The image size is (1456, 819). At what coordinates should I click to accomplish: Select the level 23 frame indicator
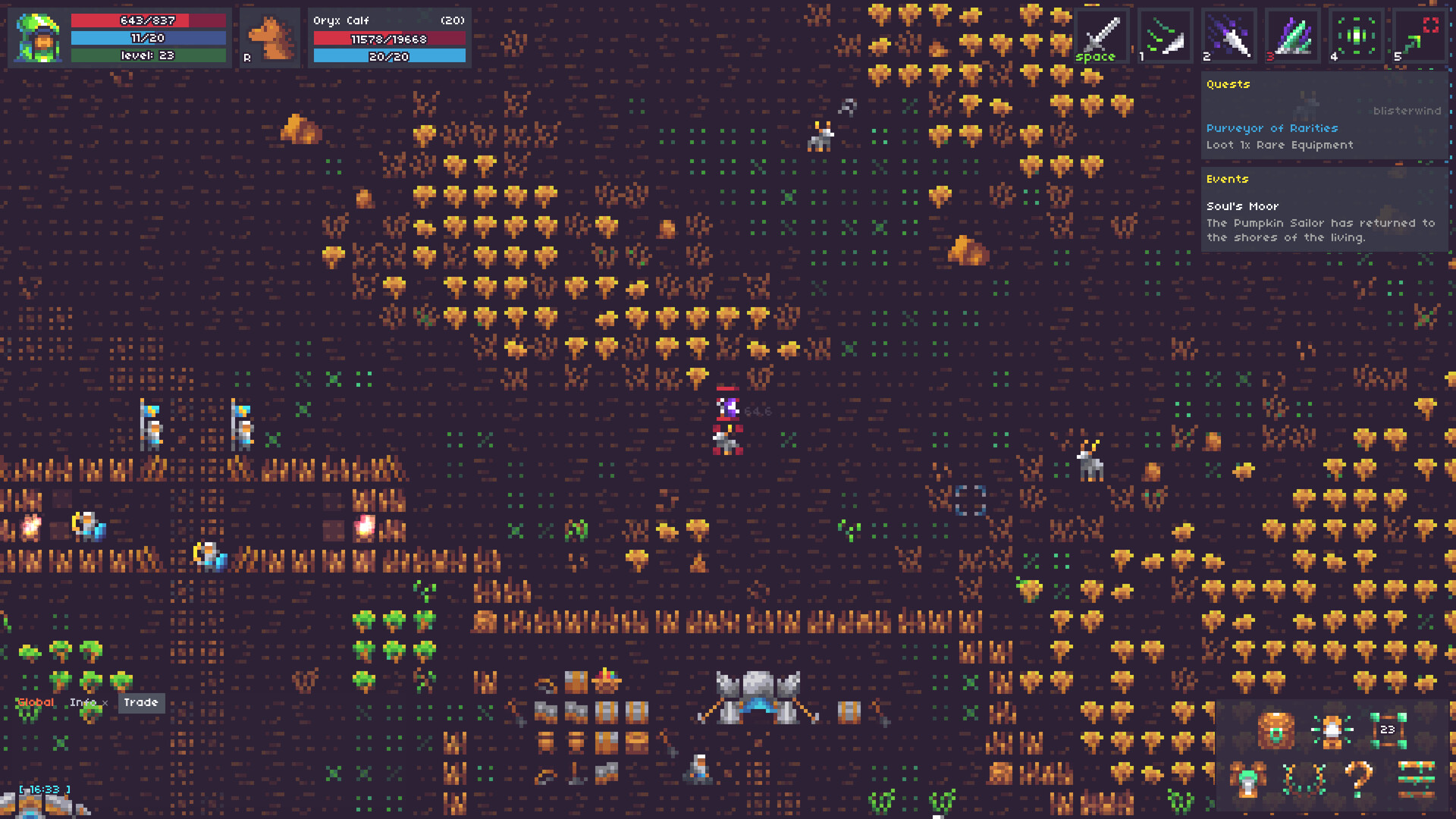point(1388,730)
